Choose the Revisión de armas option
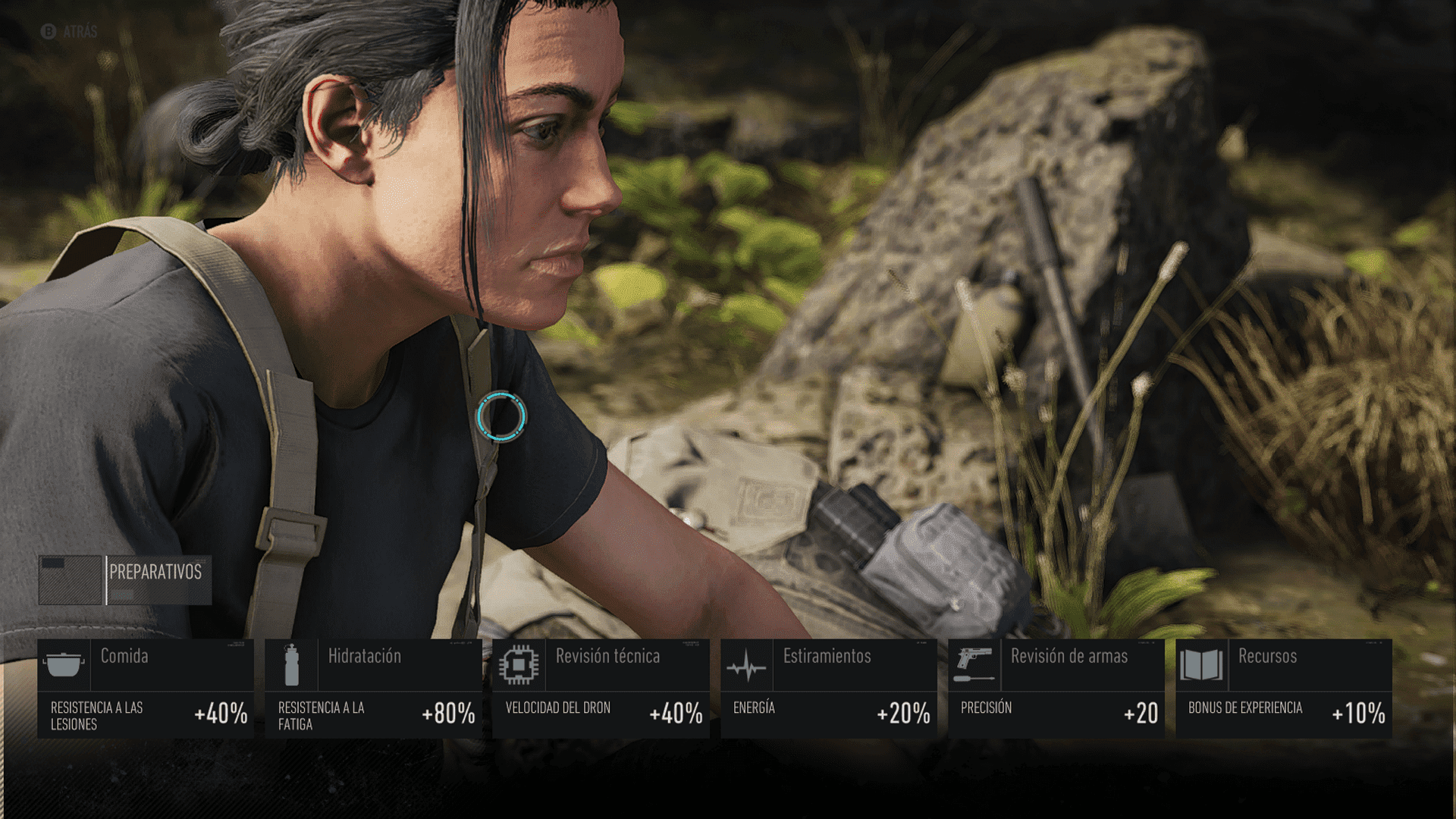The image size is (1456, 819). [x=1056, y=689]
